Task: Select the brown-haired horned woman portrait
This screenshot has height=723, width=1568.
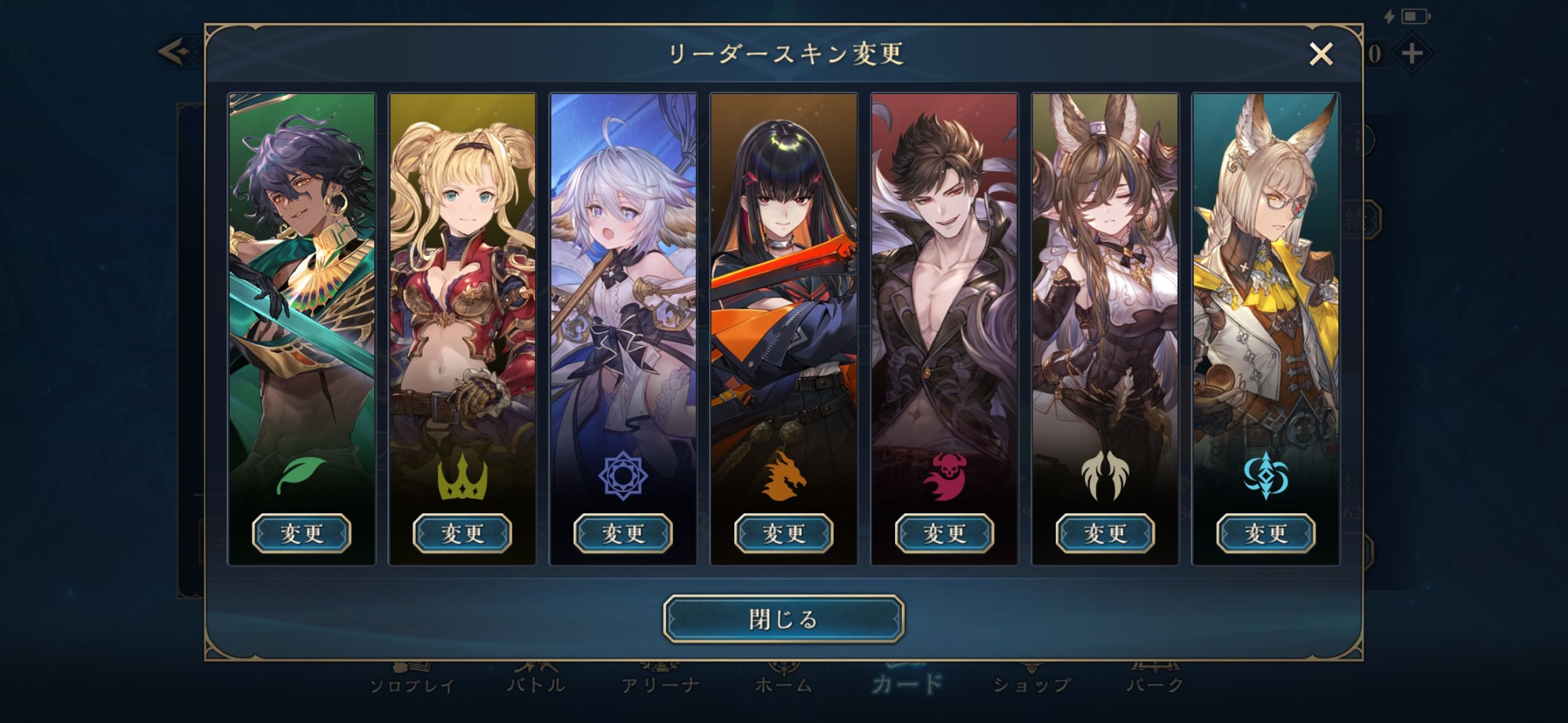Action: (1105, 276)
